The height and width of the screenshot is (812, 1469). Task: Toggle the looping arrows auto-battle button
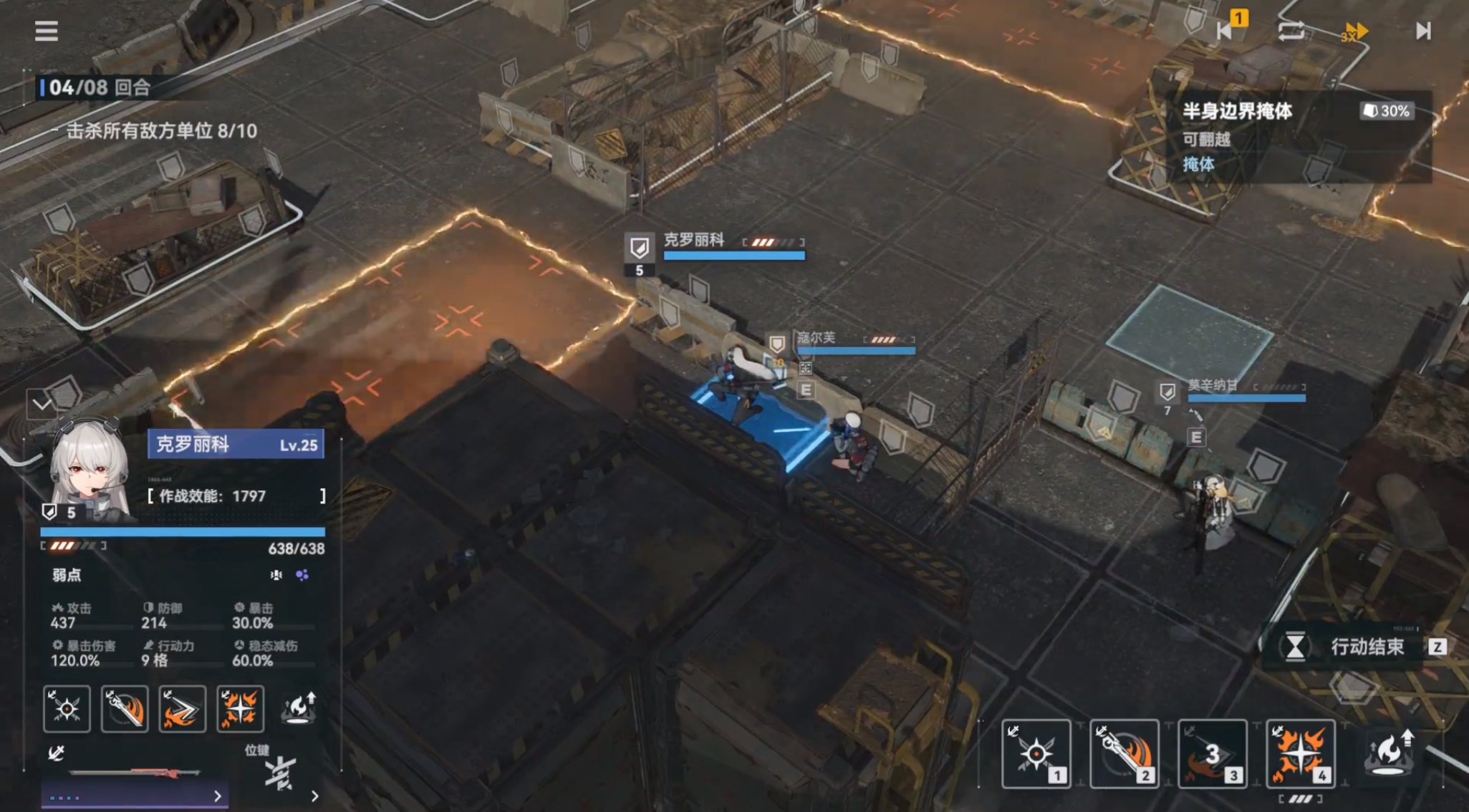1291,31
